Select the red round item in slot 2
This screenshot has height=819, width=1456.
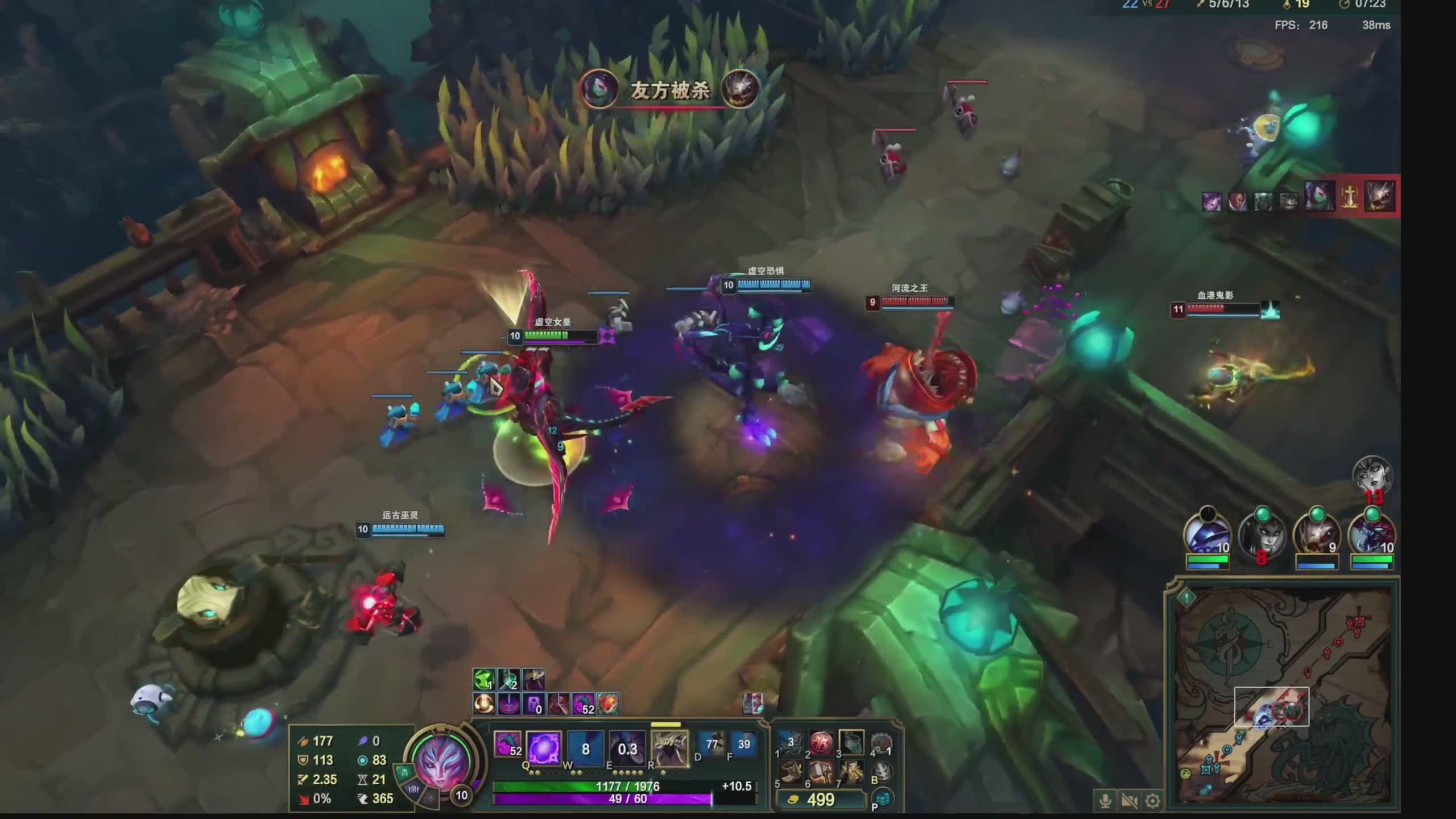pyautogui.click(x=820, y=742)
